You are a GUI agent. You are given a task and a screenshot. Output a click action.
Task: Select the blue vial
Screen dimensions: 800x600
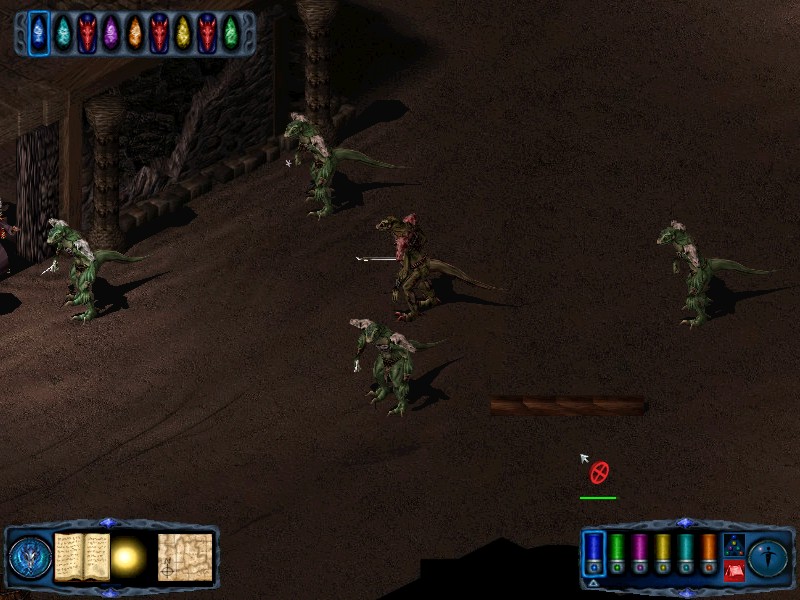[x=594, y=551]
